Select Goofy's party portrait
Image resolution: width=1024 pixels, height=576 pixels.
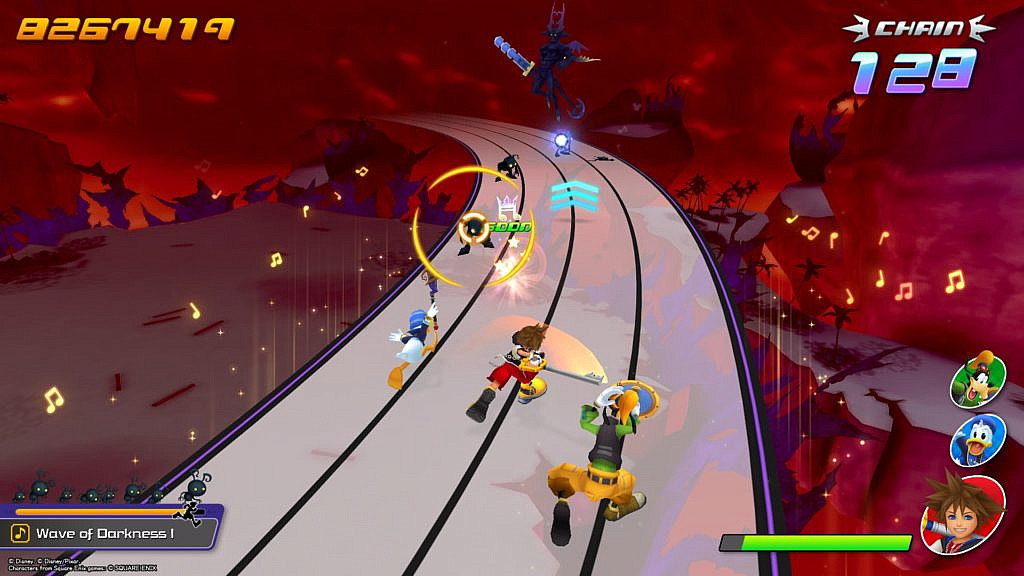[x=978, y=382]
